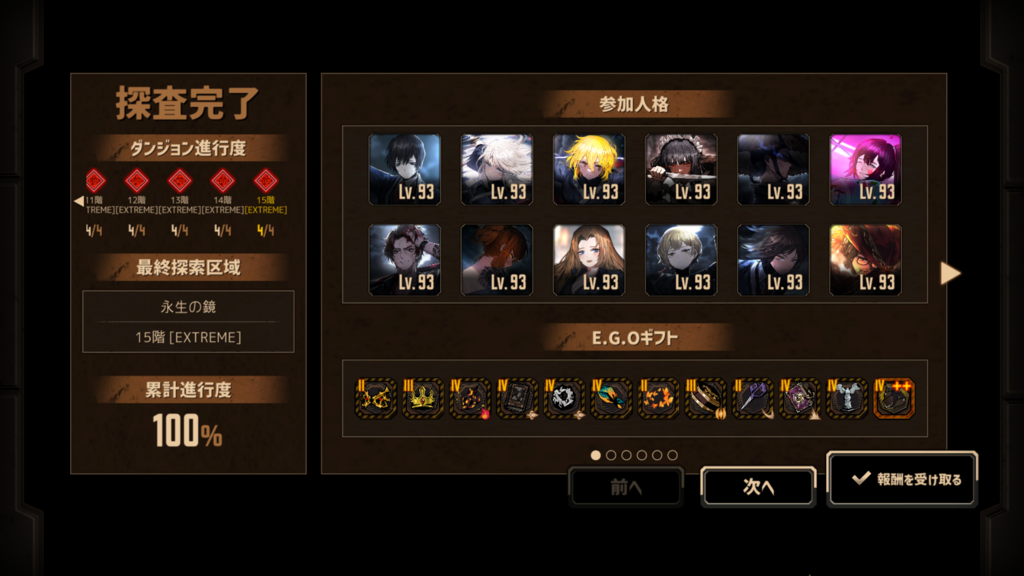Select the 前へ previous page button

[625, 487]
